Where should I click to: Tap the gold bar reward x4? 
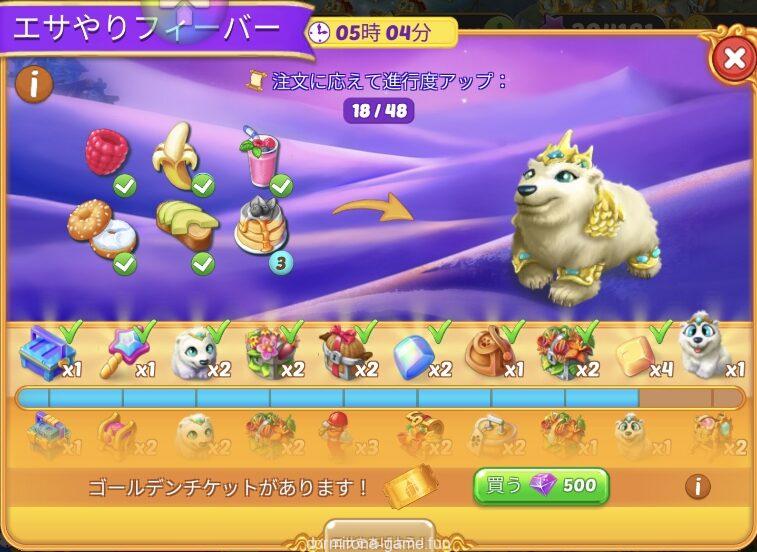635,354
